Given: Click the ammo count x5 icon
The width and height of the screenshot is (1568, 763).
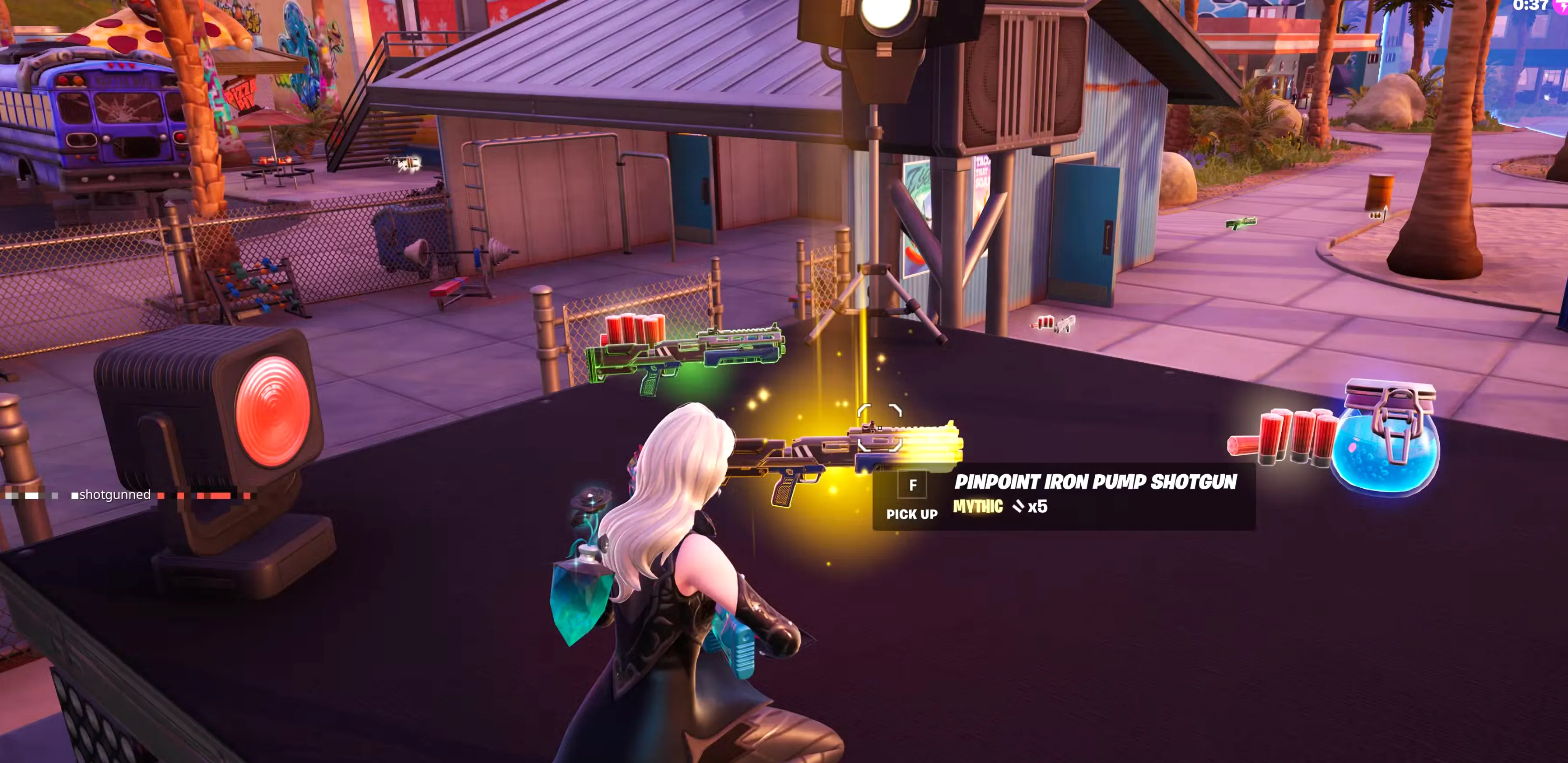Looking at the screenshot, I should [1037, 506].
